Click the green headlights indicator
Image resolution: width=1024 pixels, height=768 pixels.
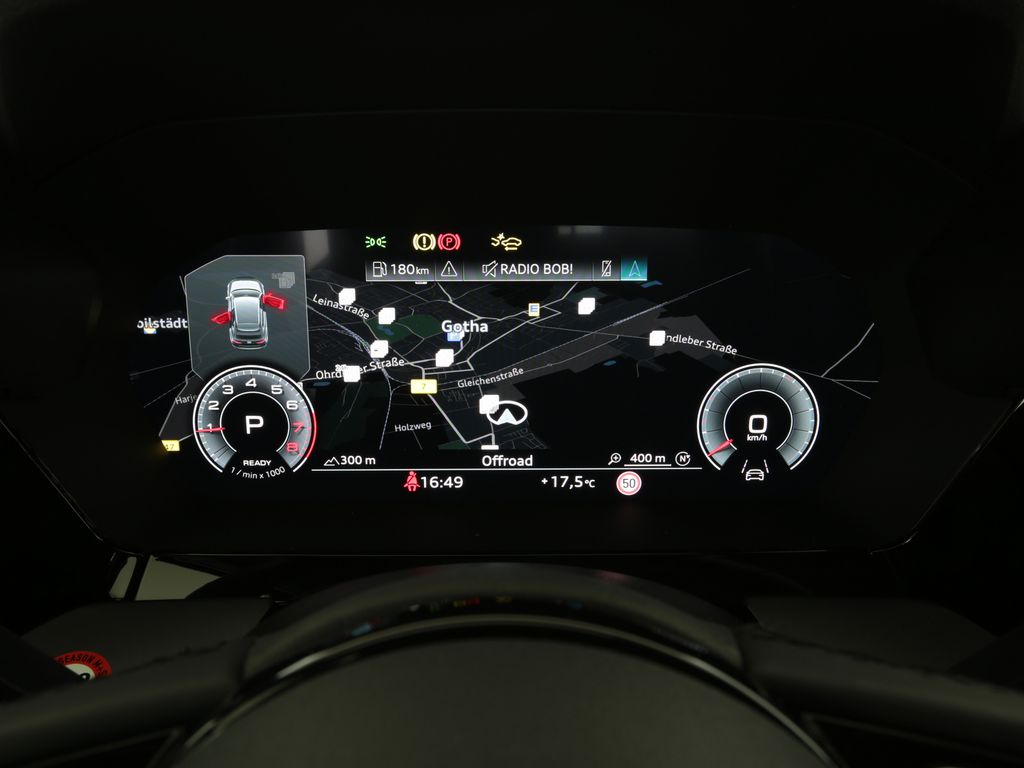[376, 241]
